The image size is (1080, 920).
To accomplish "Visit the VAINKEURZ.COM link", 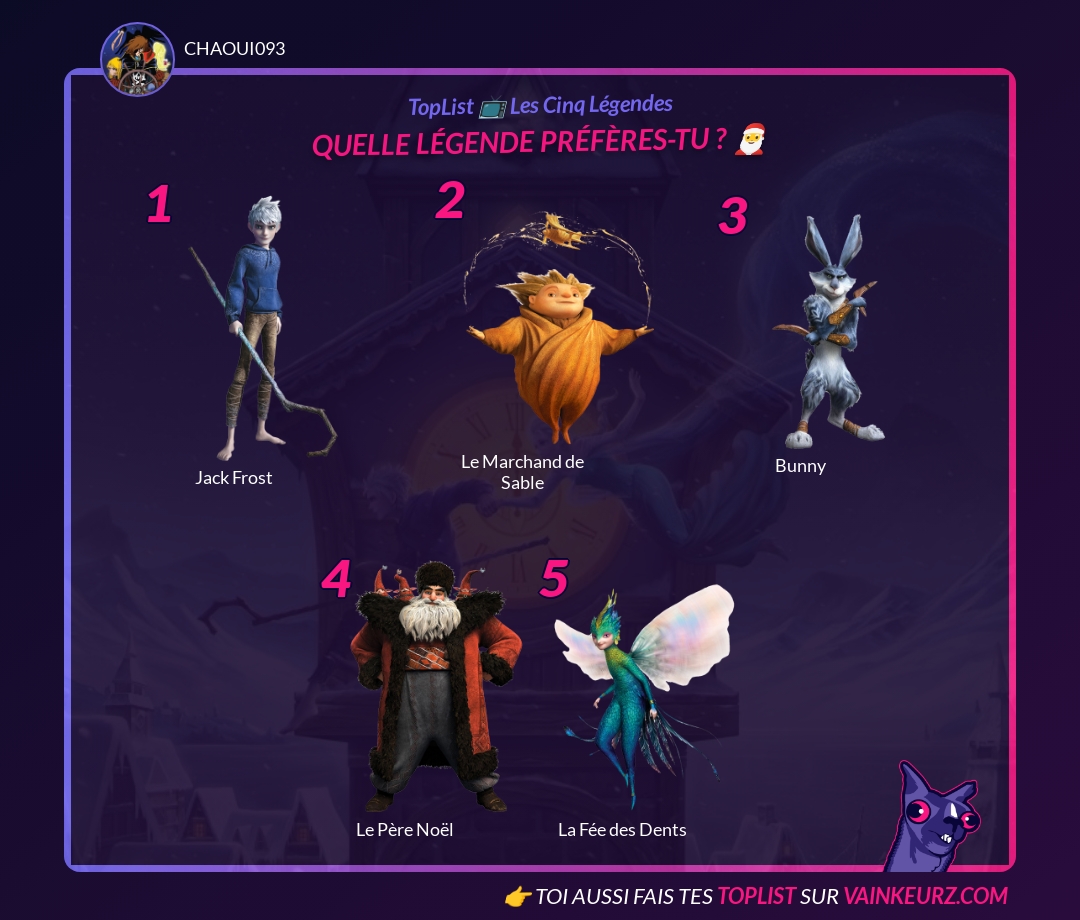I will [x=925, y=895].
